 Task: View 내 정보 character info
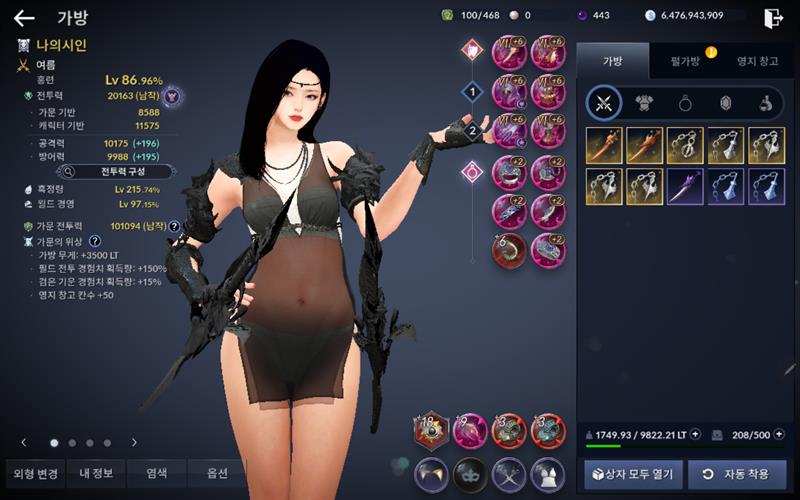[x=96, y=473]
